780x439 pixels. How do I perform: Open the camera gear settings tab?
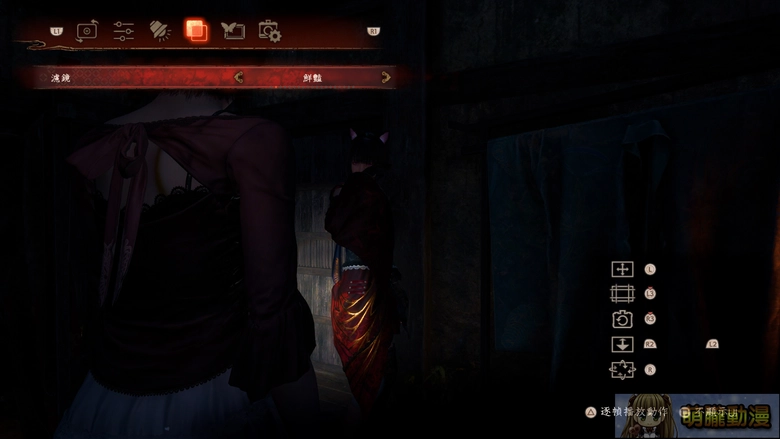pos(269,32)
